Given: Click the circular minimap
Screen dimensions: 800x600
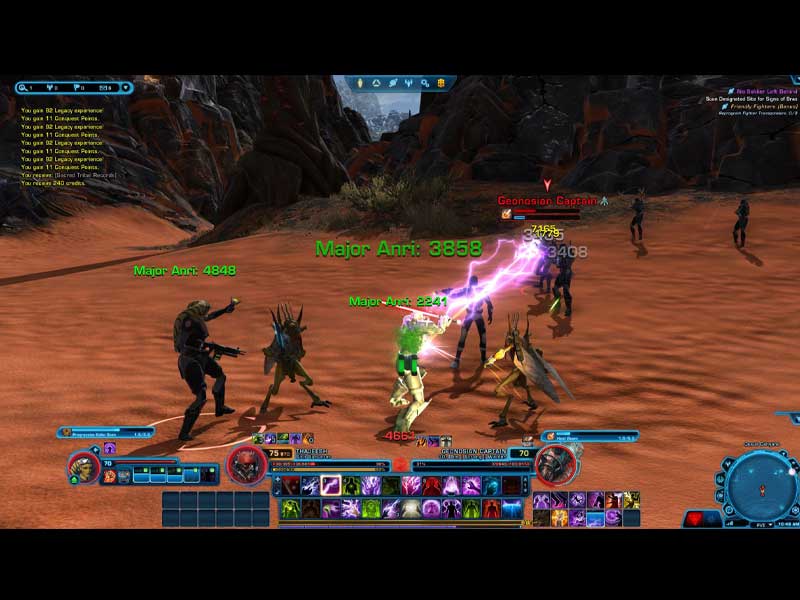Looking at the screenshot, I should click(x=762, y=486).
